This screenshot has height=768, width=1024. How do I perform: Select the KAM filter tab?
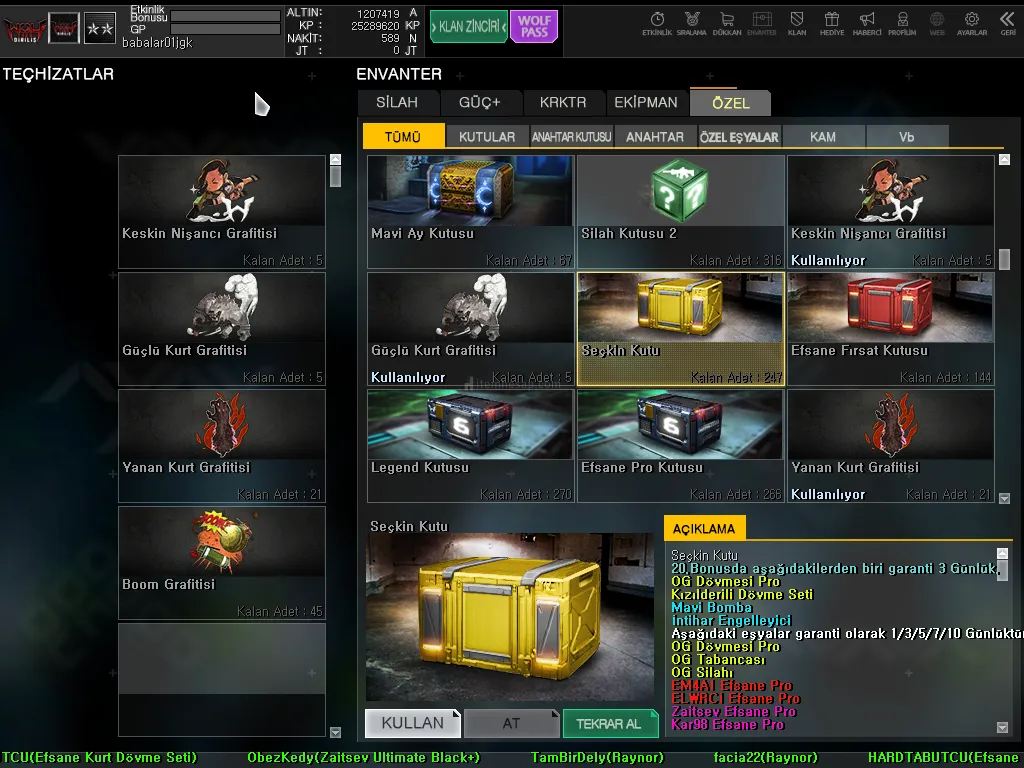(823, 137)
